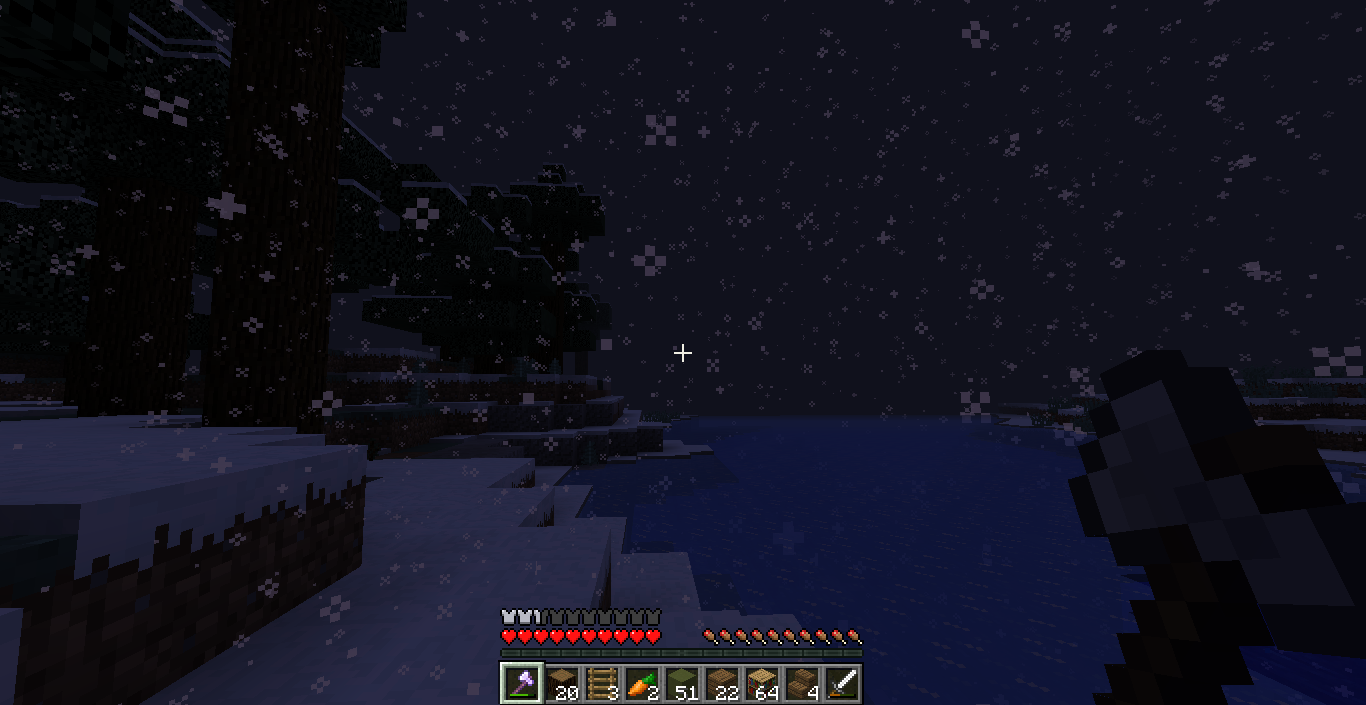Switch to the iron sword slot
The height and width of the screenshot is (705, 1366).
click(x=842, y=683)
